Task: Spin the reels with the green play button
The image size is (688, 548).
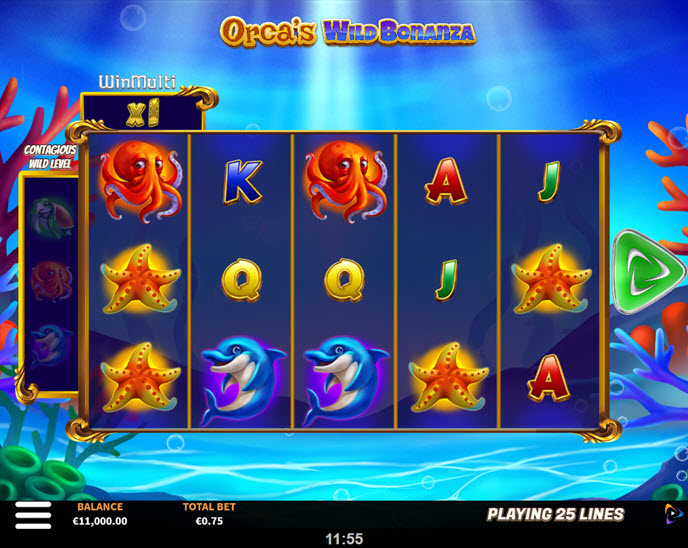Action: coord(647,271)
